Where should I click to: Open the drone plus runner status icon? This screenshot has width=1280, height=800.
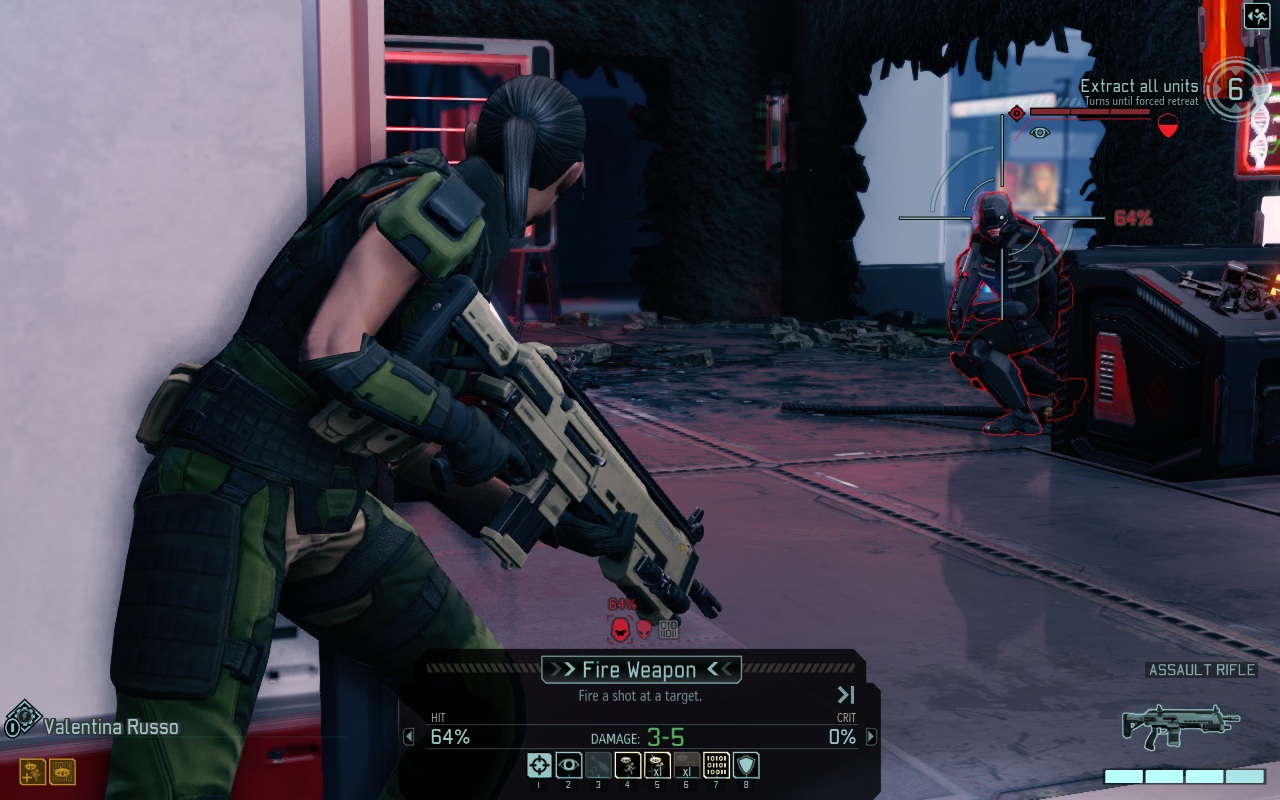[x=33, y=771]
